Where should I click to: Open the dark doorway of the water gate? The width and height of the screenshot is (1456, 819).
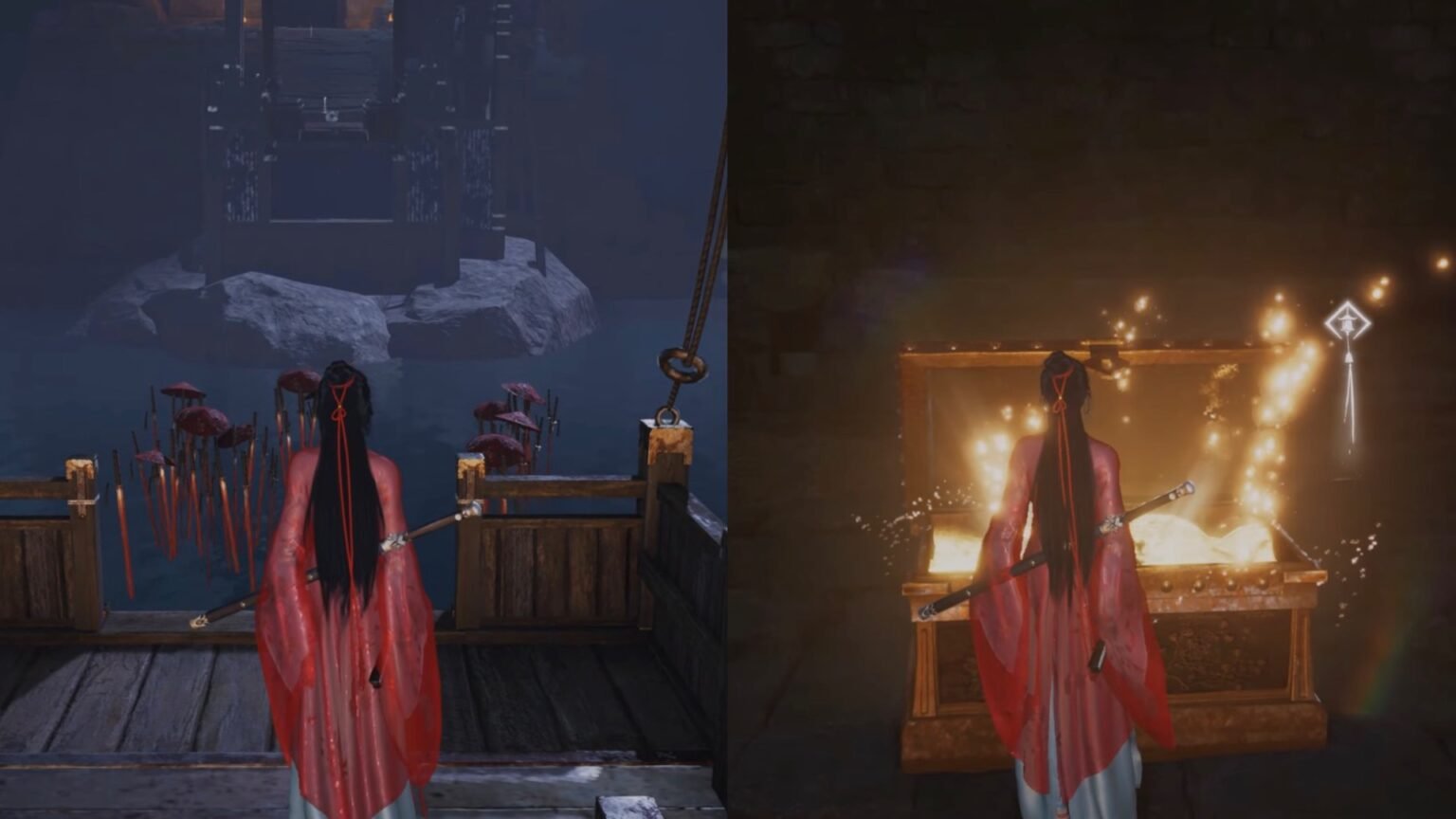click(332, 180)
